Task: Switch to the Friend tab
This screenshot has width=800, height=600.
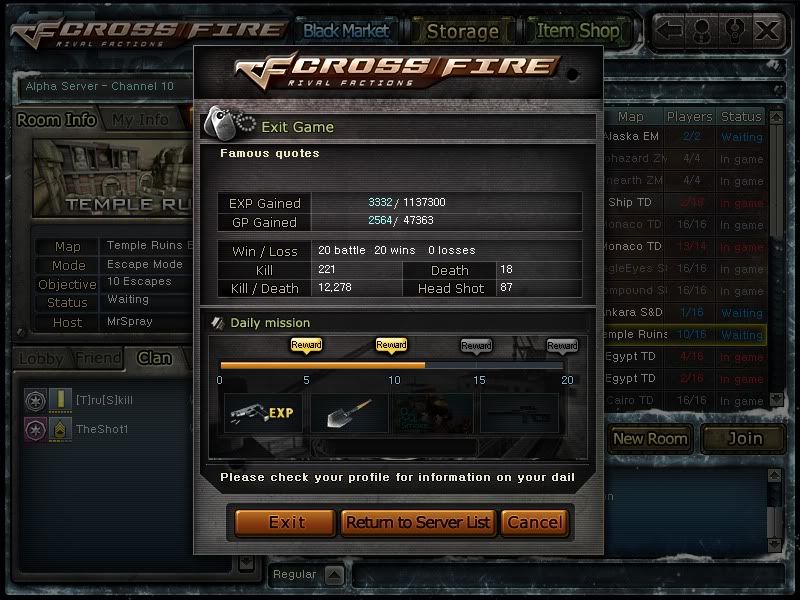Action: pyautogui.click(x=98, y=358)
